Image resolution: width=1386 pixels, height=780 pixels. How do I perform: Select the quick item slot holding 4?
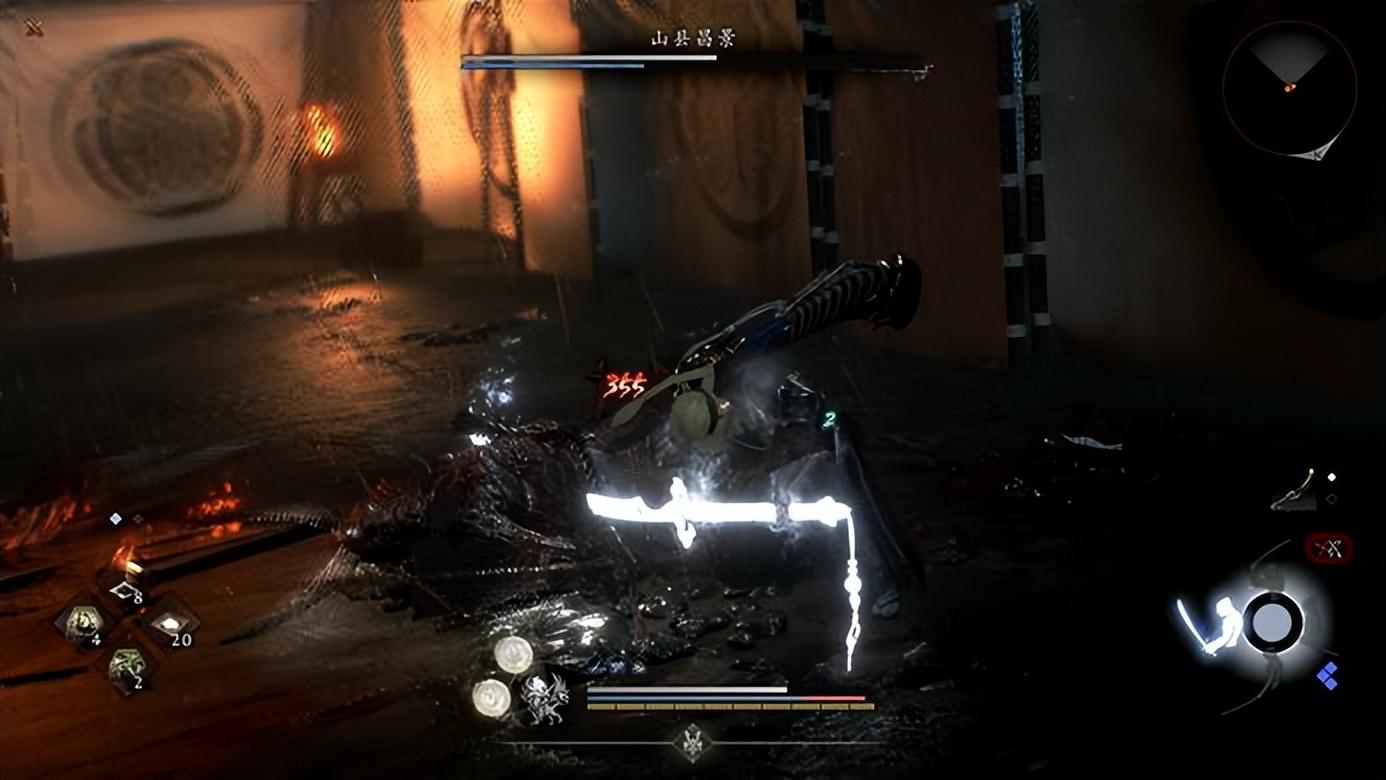click(x=82, y=625)
